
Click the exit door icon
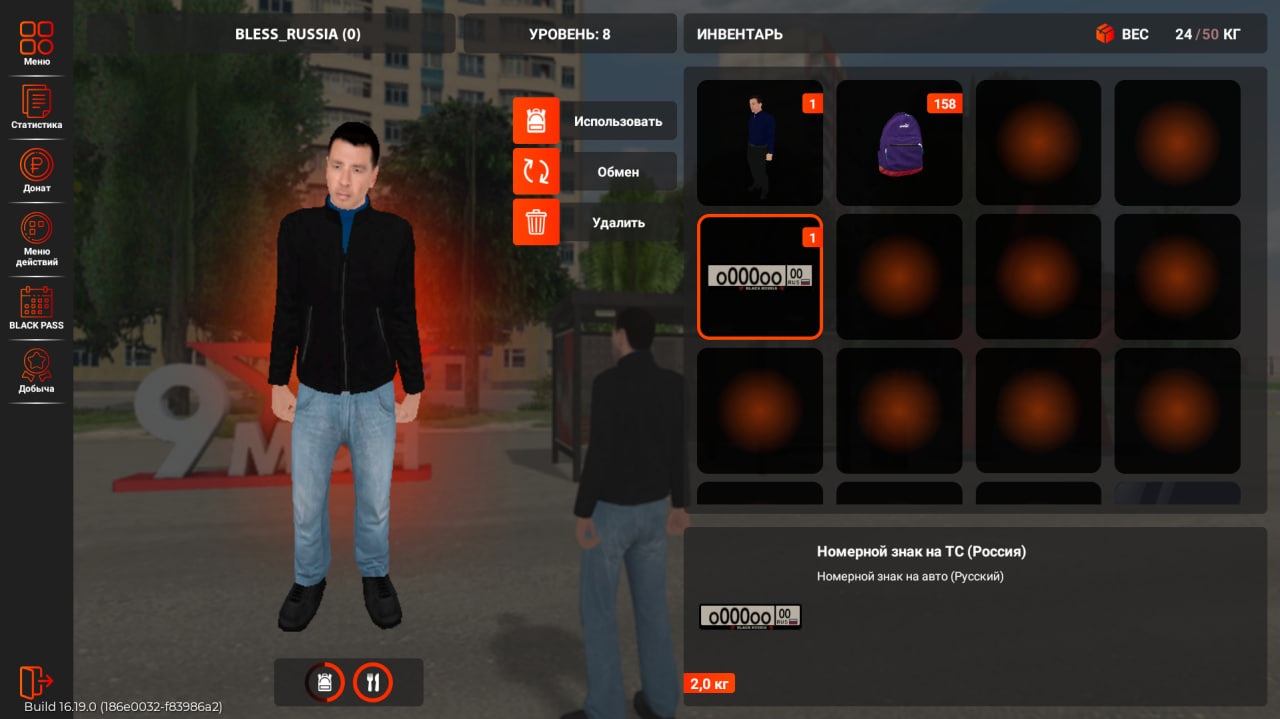coord(35,681)
